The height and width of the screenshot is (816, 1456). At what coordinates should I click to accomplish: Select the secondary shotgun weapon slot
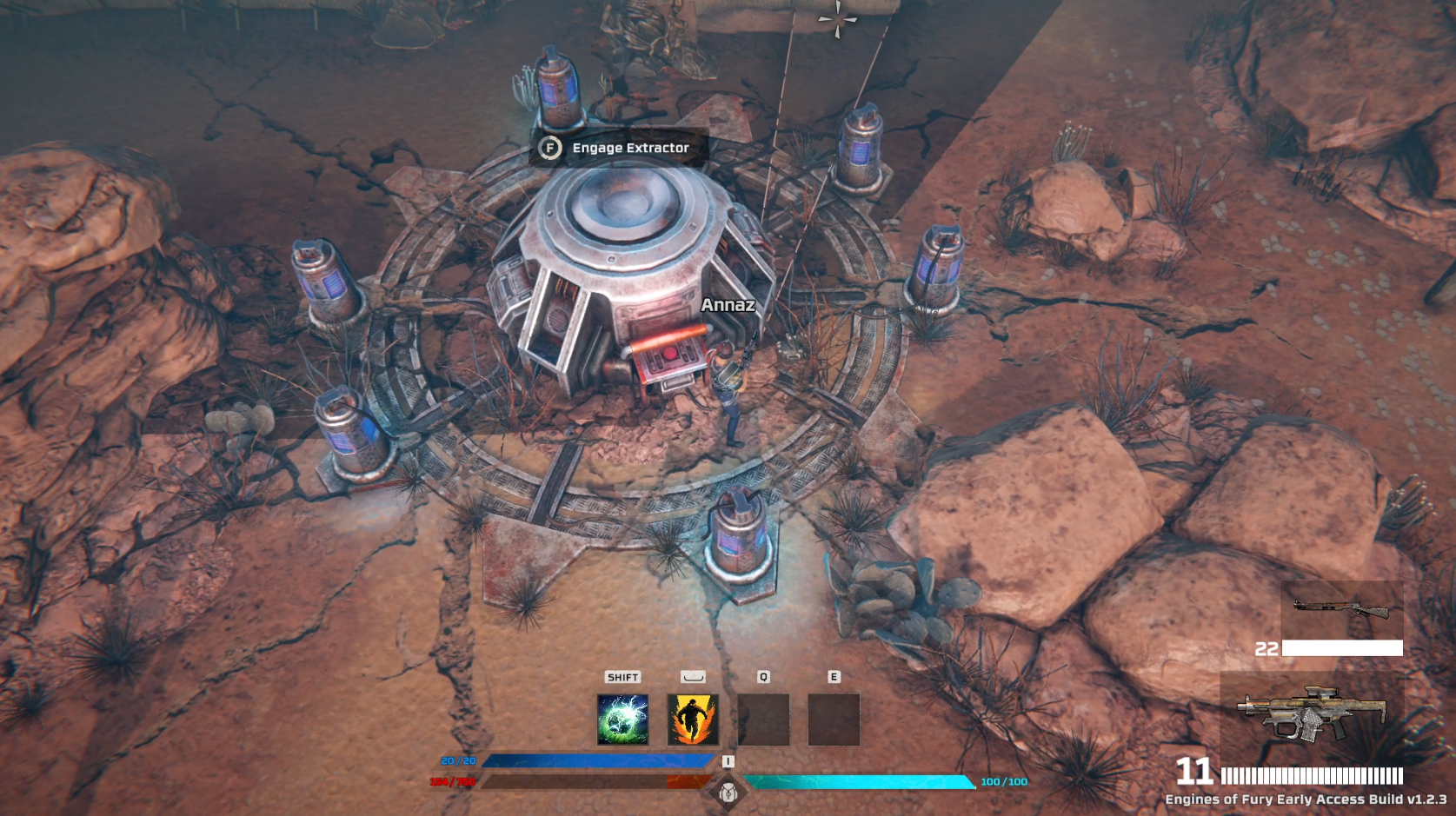coord(1342,610)
